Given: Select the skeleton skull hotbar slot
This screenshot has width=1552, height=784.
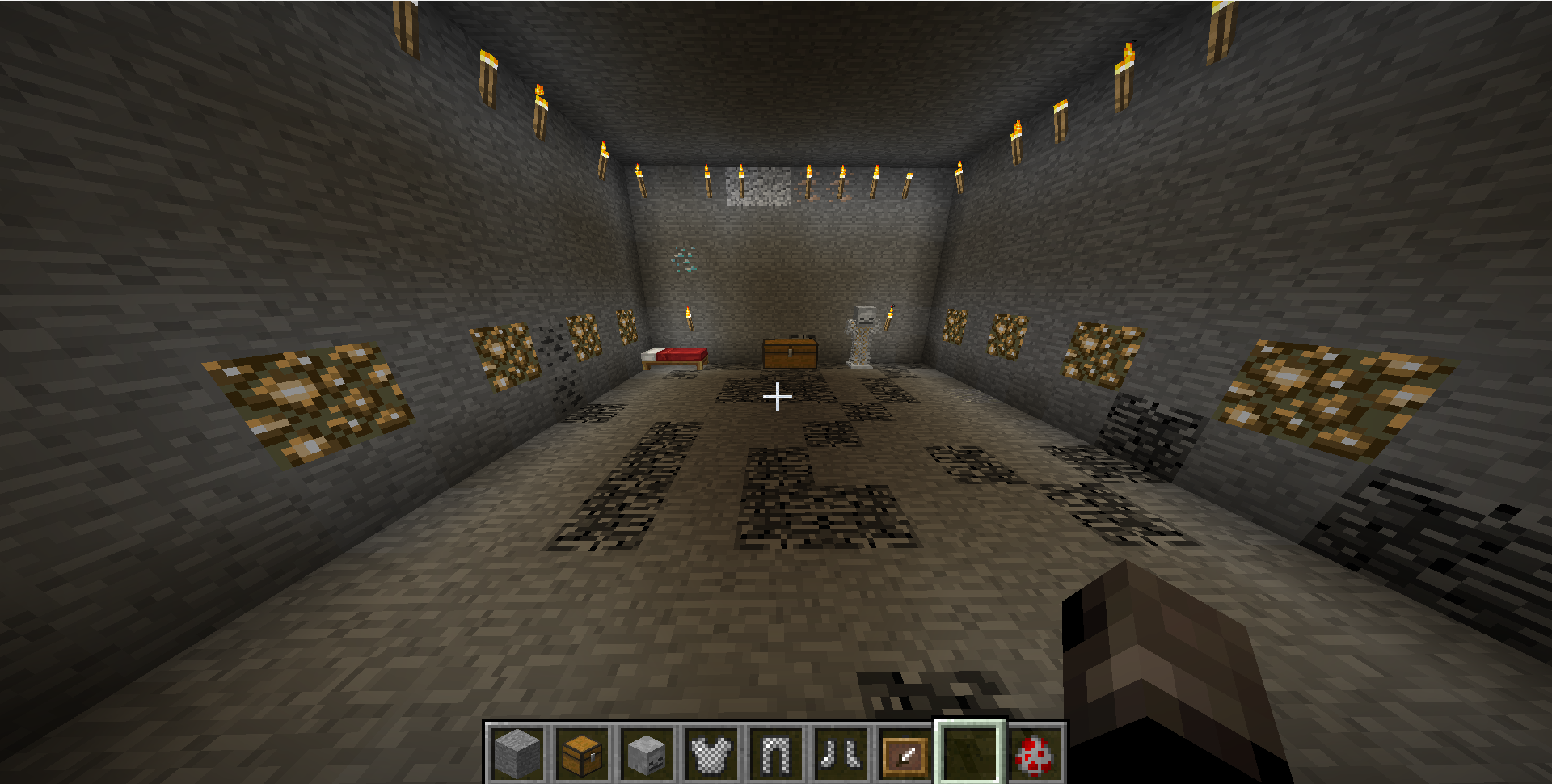Looking at the screenshot, I should point(647,753).
